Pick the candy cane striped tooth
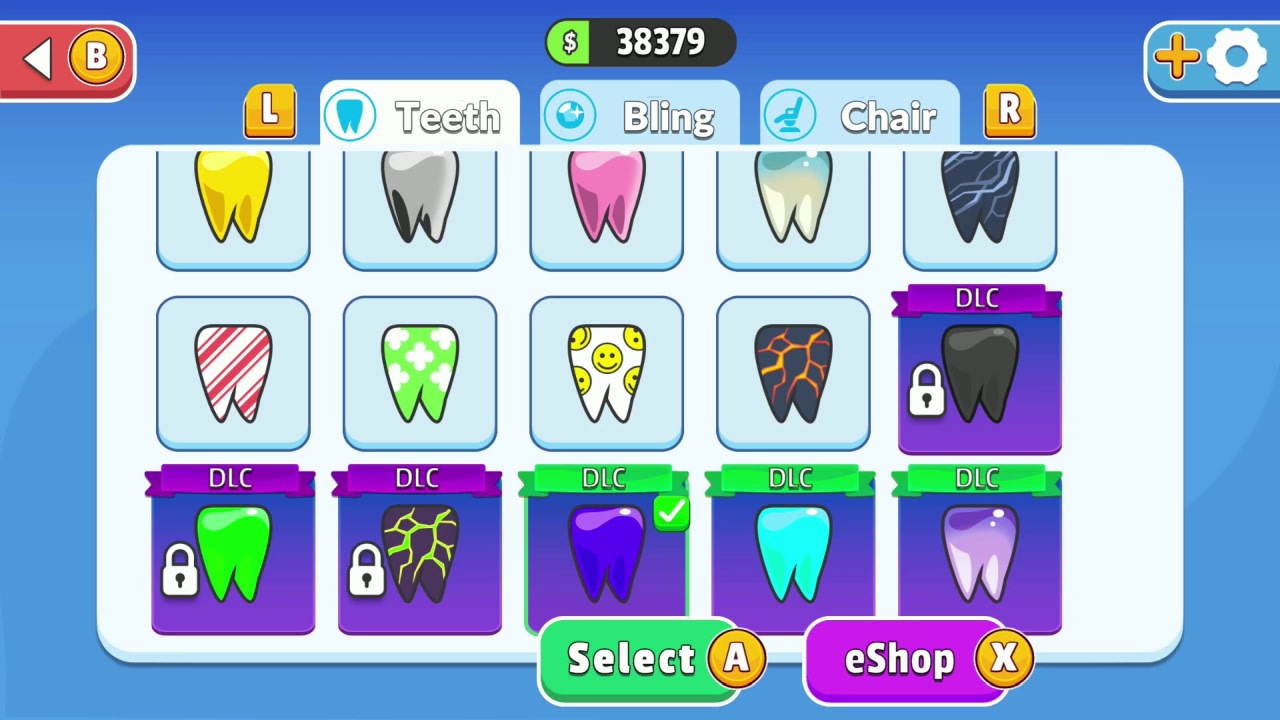Screen dimensions: 1280x720 [x=232, y=372]
